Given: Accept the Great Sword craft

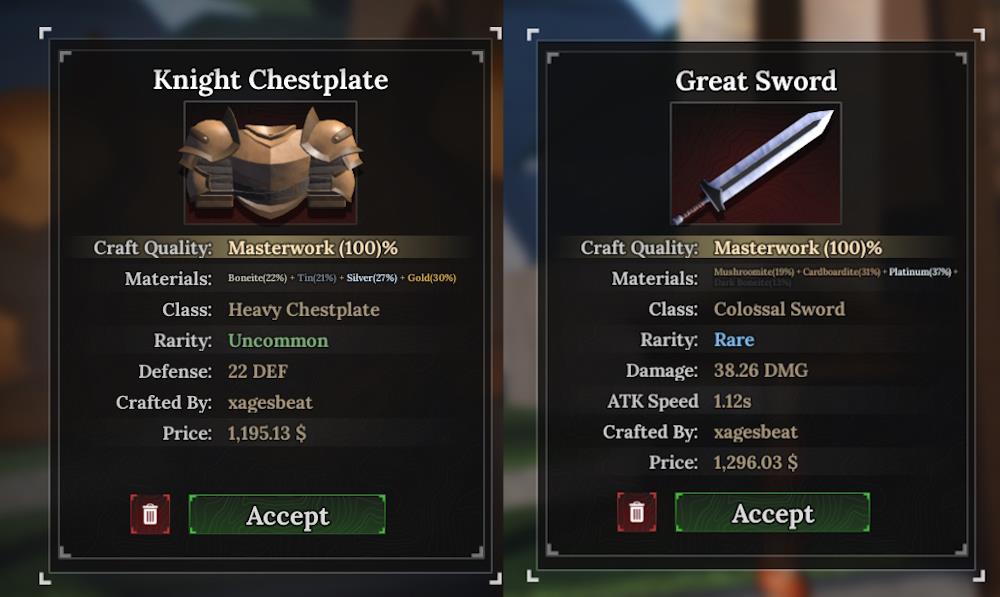Looking at the screenshot, I should click(772, 513).
